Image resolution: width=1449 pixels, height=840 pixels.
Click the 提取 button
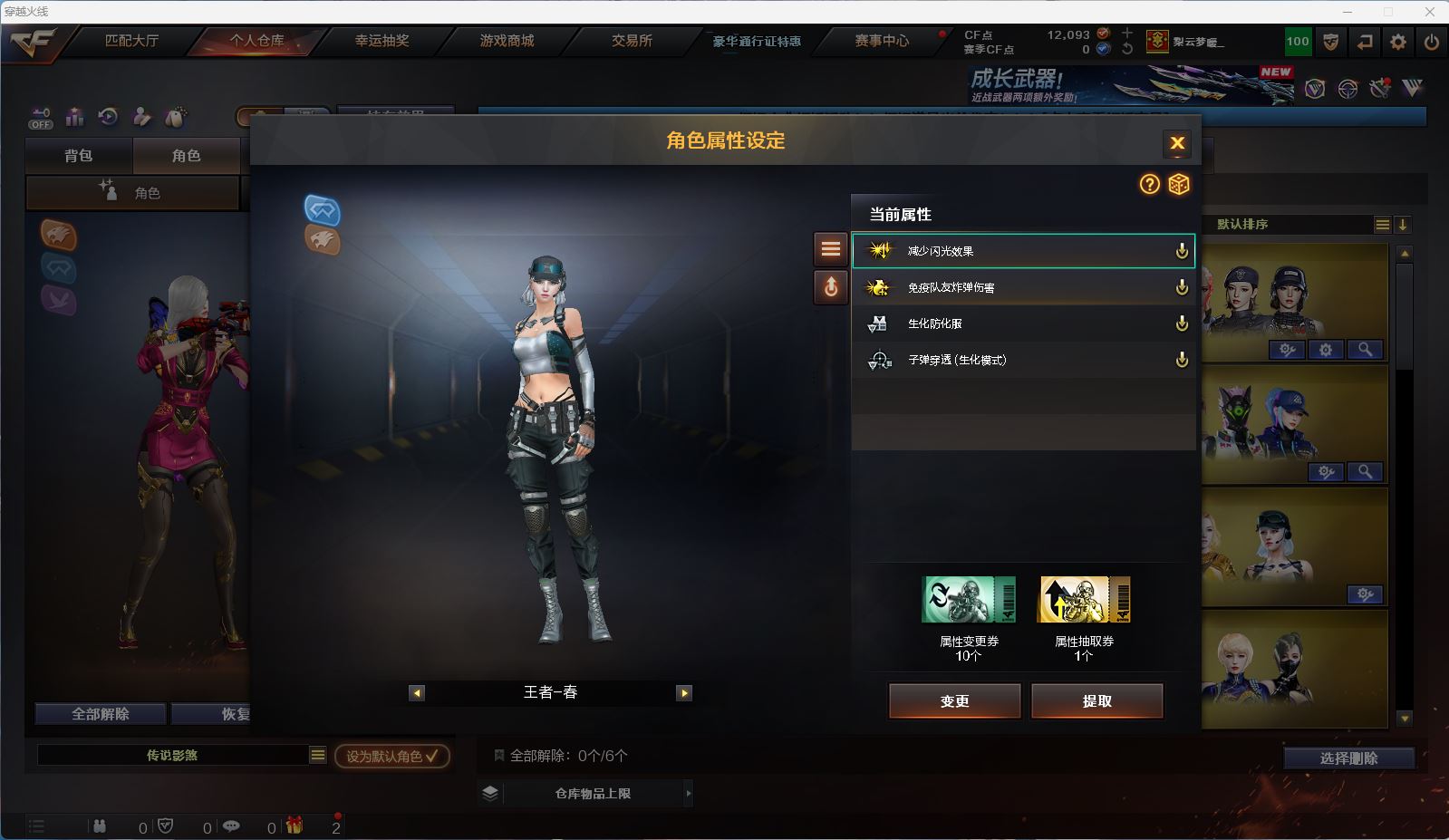1096,700
